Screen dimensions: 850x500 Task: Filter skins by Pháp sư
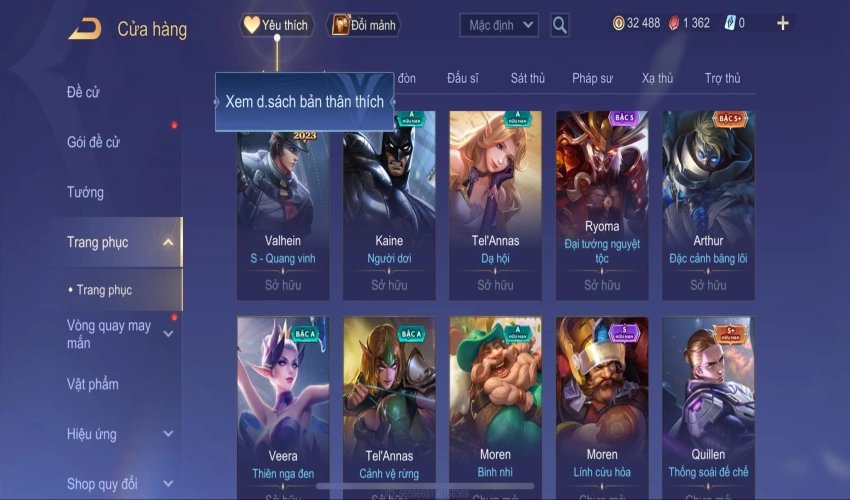point(594,78)
